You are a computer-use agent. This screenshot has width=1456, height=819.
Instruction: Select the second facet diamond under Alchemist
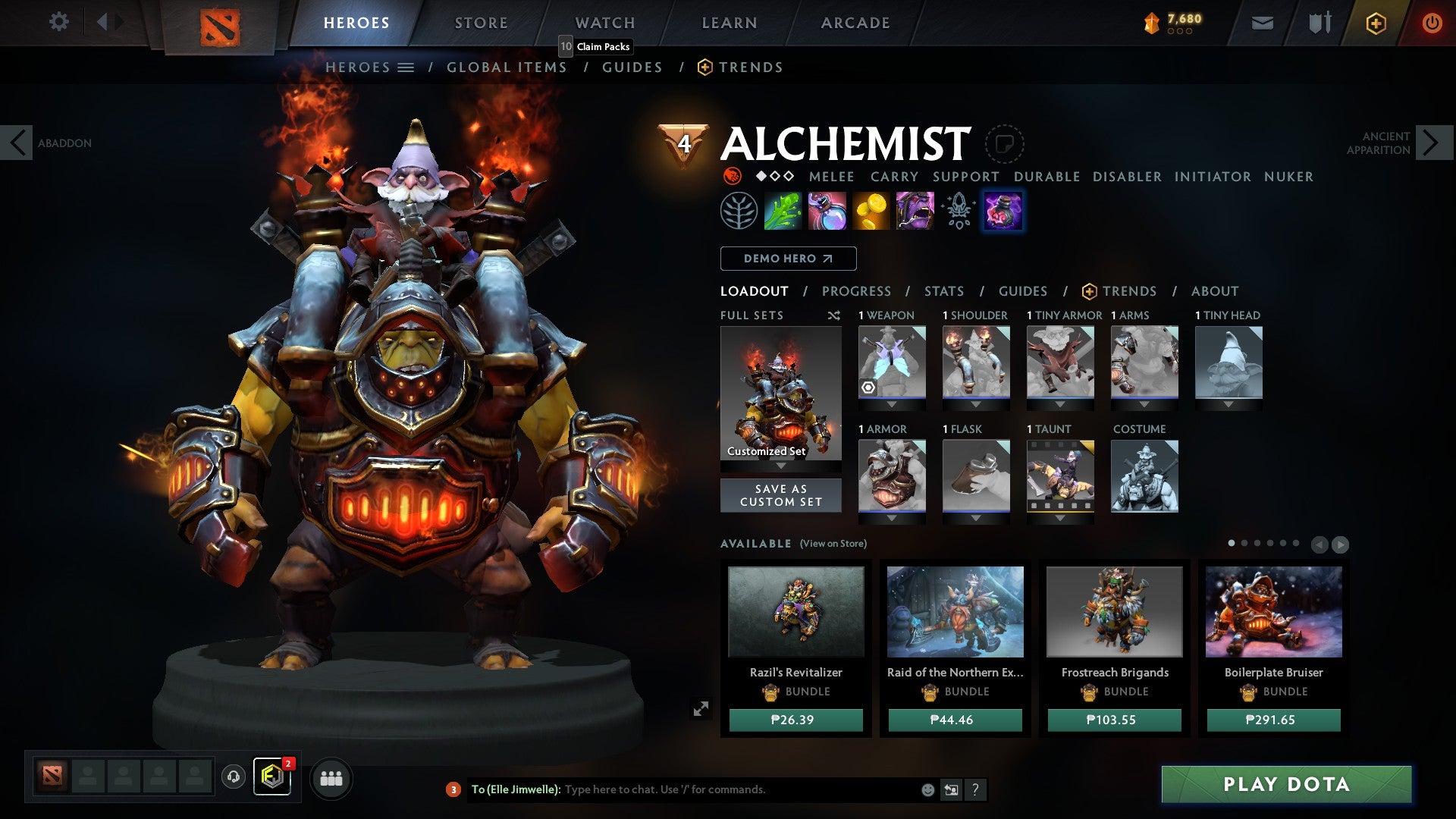[x=775, y=176]
